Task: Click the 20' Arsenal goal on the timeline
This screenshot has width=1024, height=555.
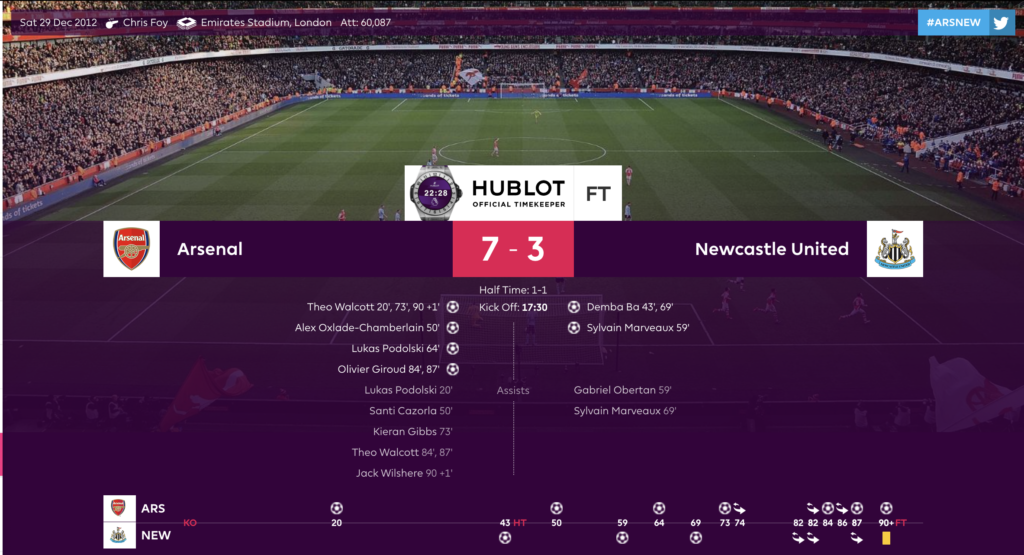Action: (337, 508)
